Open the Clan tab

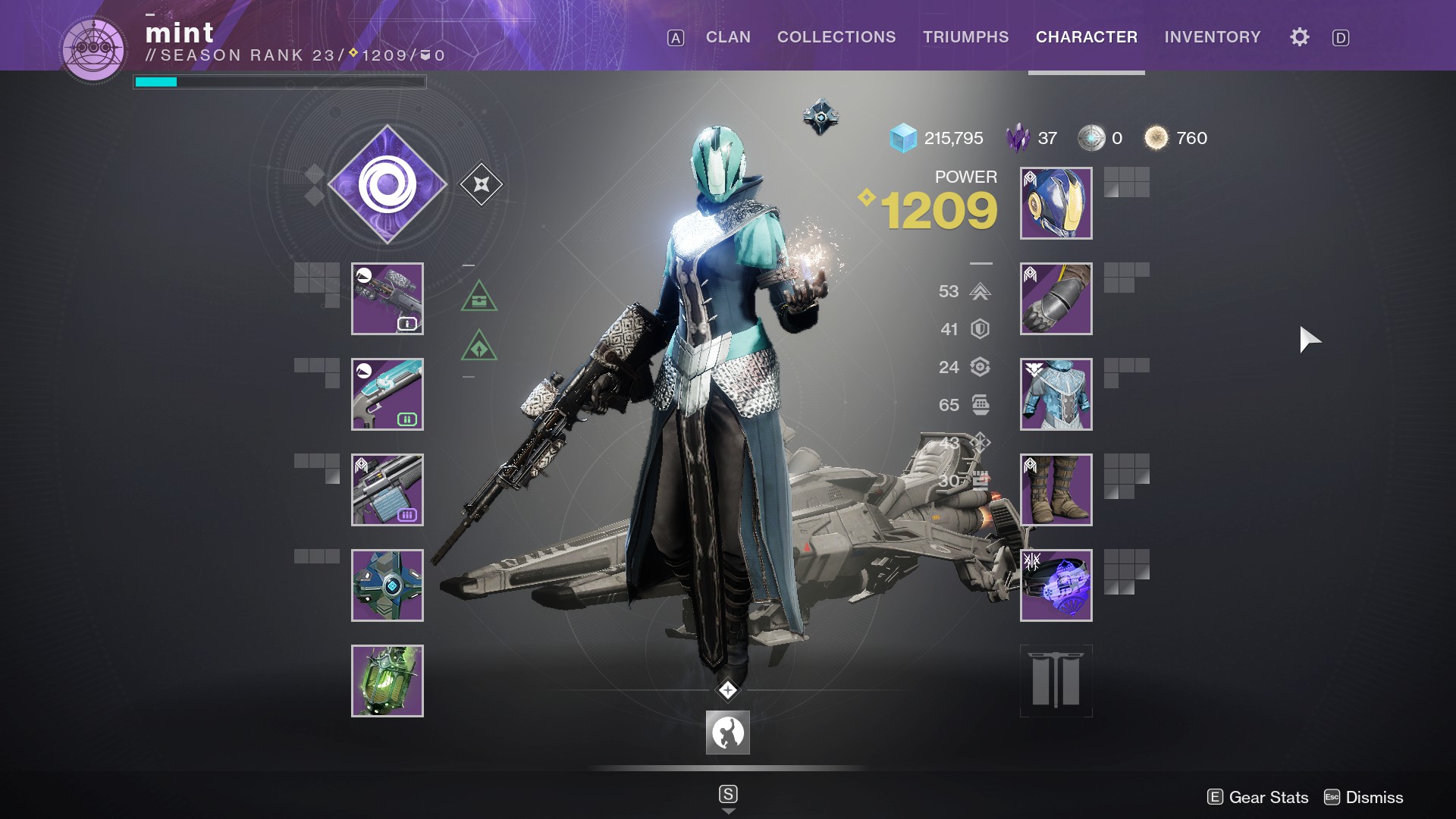728,37
